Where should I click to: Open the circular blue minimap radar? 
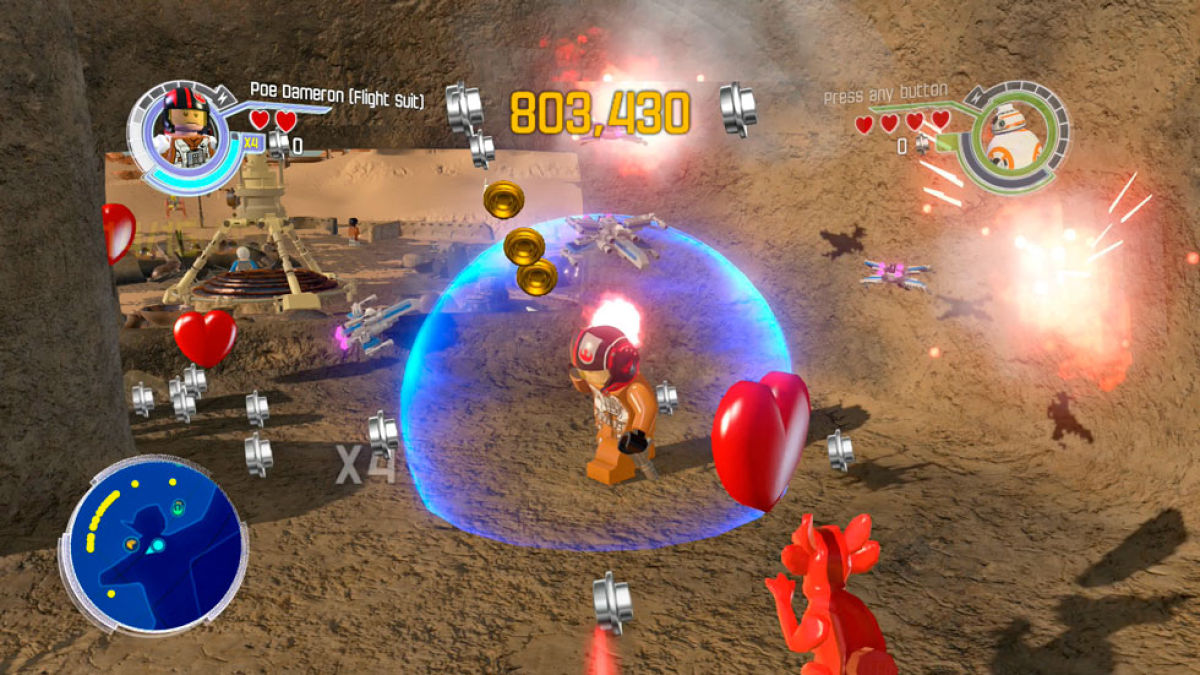(x=153, y=543)
